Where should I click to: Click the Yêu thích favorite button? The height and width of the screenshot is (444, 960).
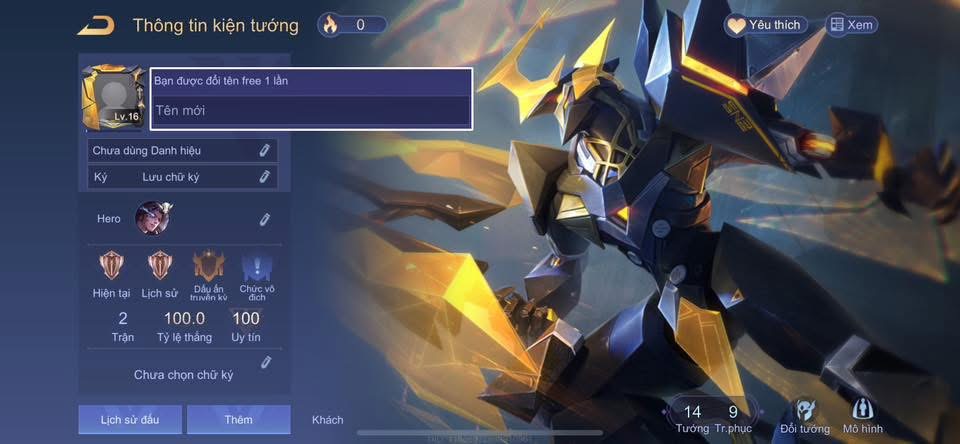(765, 25)
